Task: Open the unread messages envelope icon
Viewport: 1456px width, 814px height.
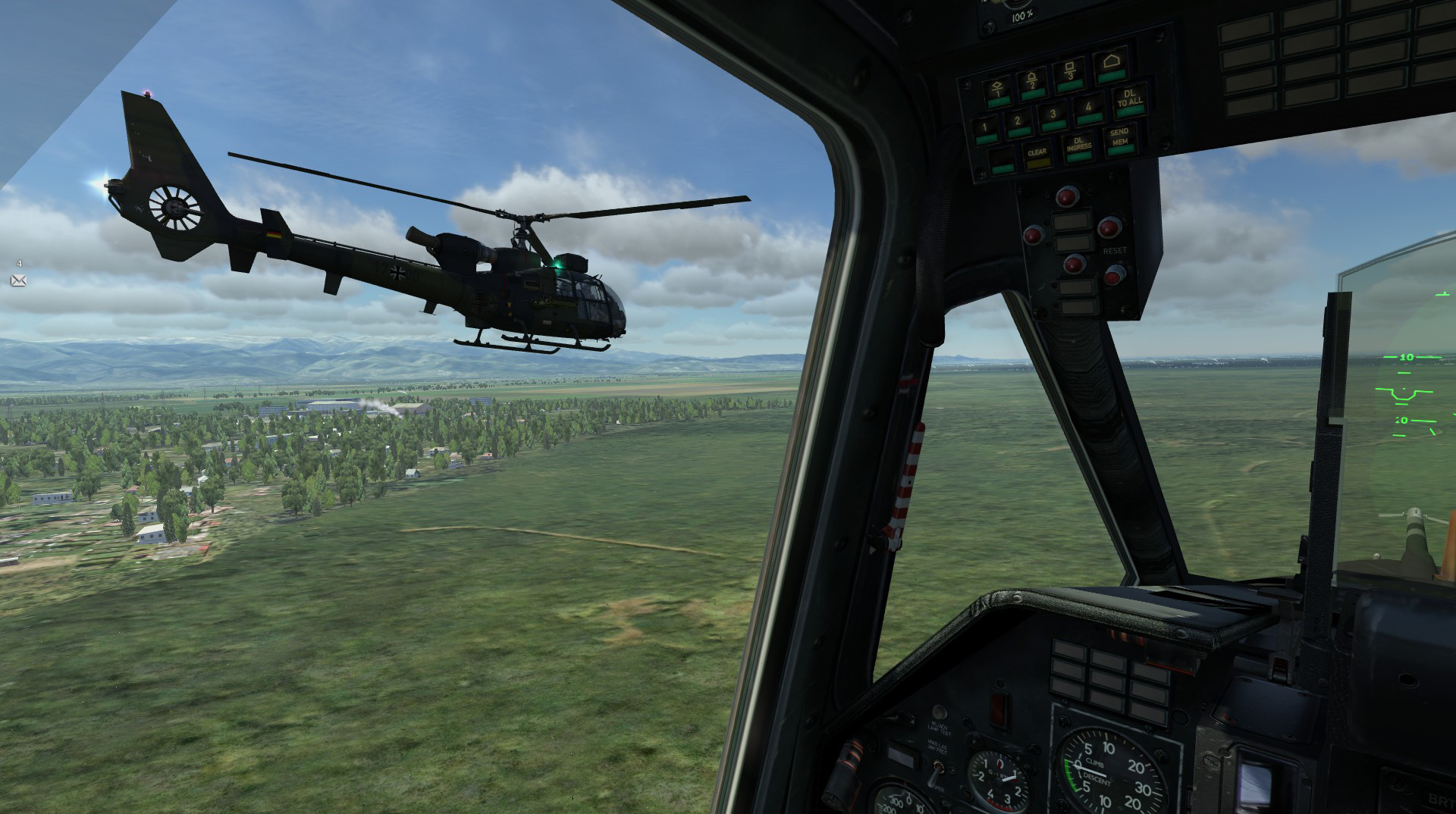Action: [x=18, y=280]
